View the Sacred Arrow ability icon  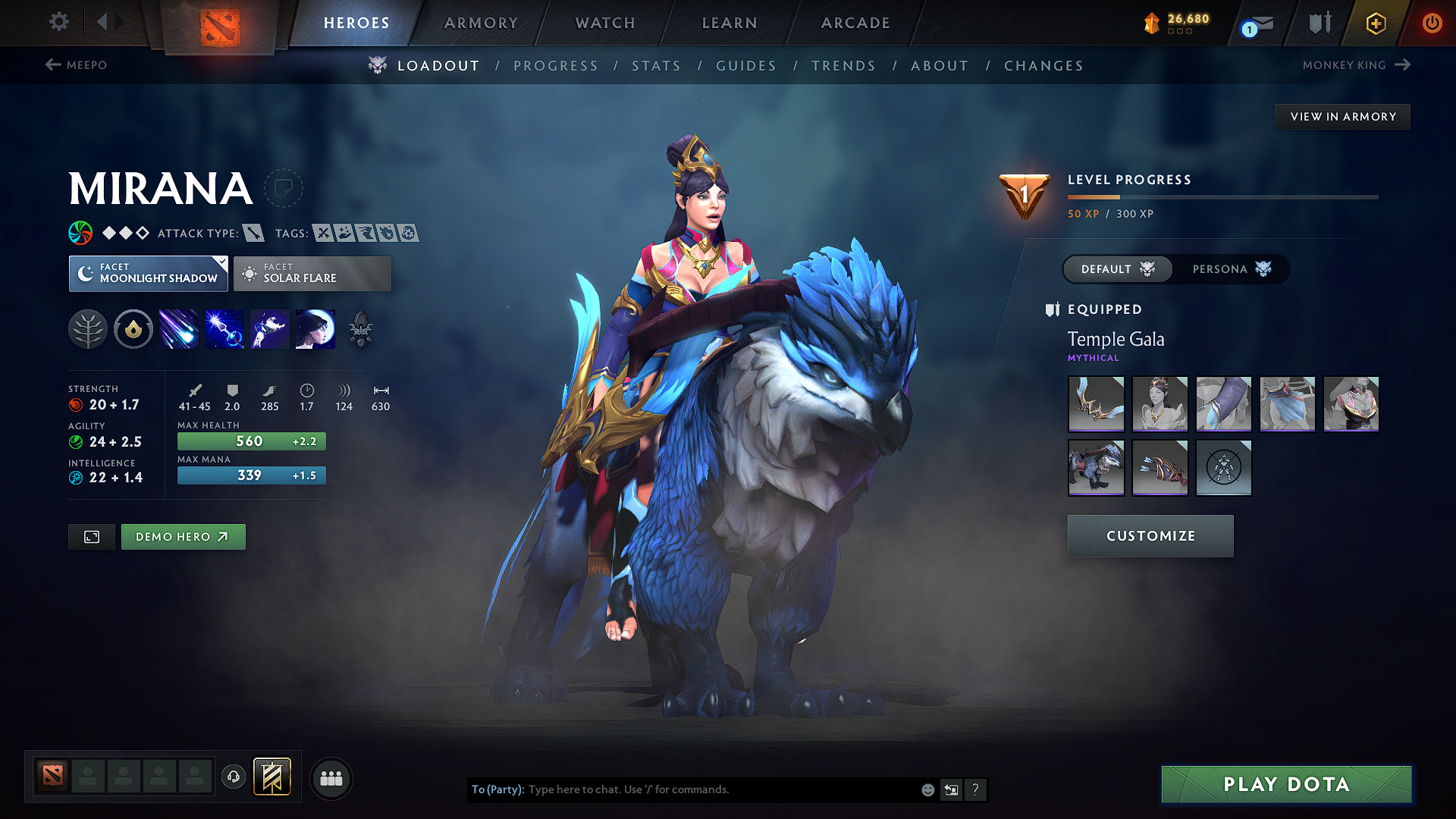click(x=224, y=328)
